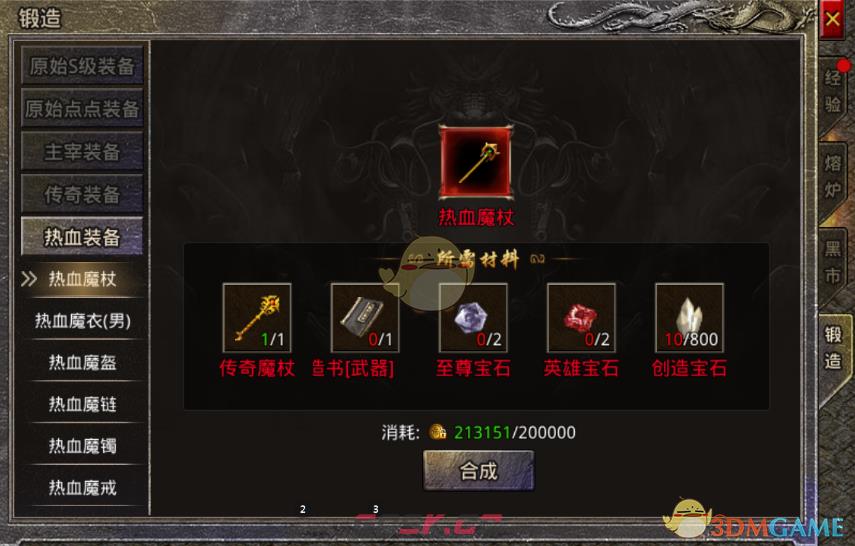855x546 pixels.
Task: Open the 原始S级装备 category
Action: click(x=83, y=66)
